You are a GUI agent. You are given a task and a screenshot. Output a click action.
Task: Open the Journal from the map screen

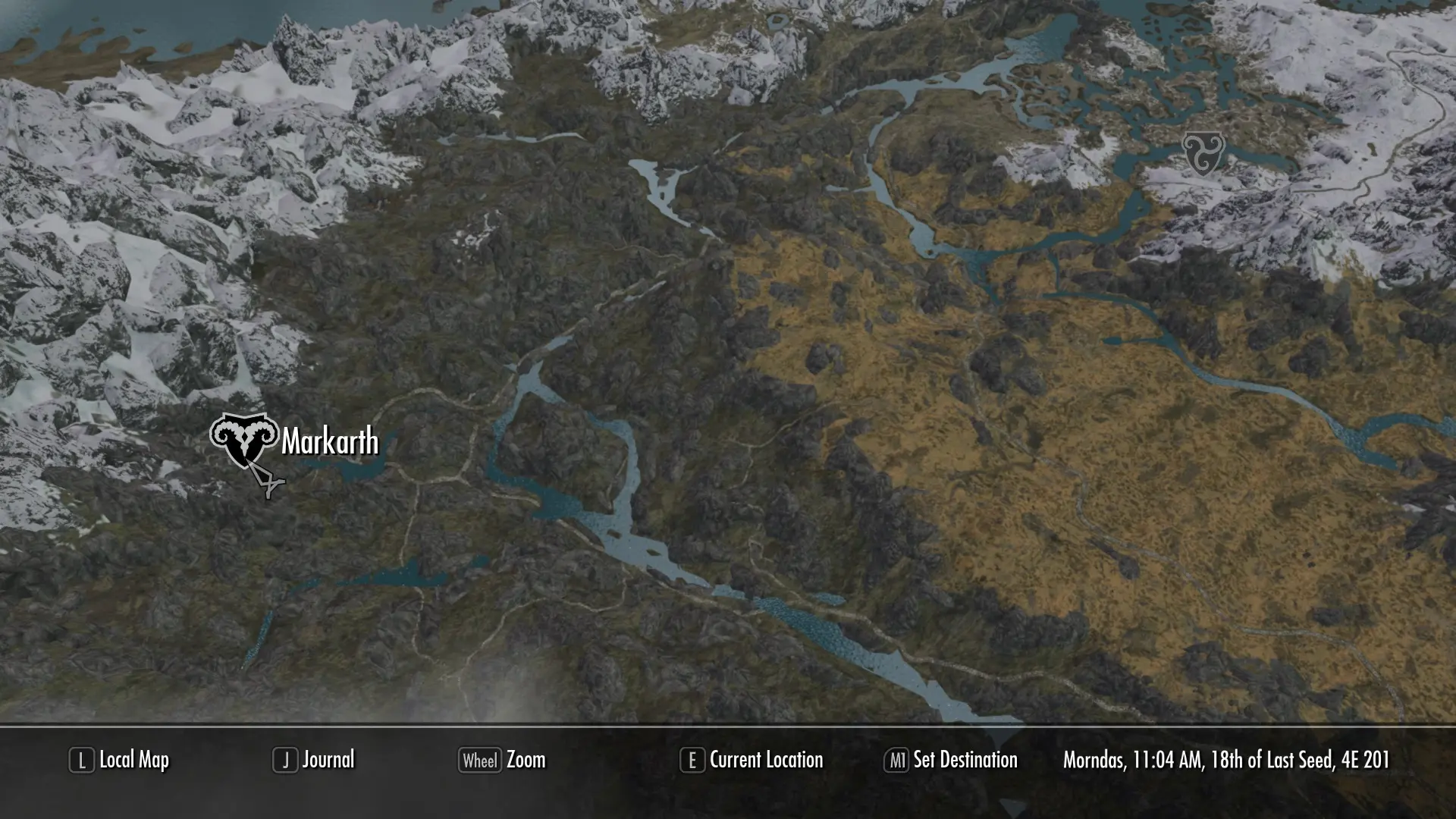pyautogui.click(x=328, y=759)
